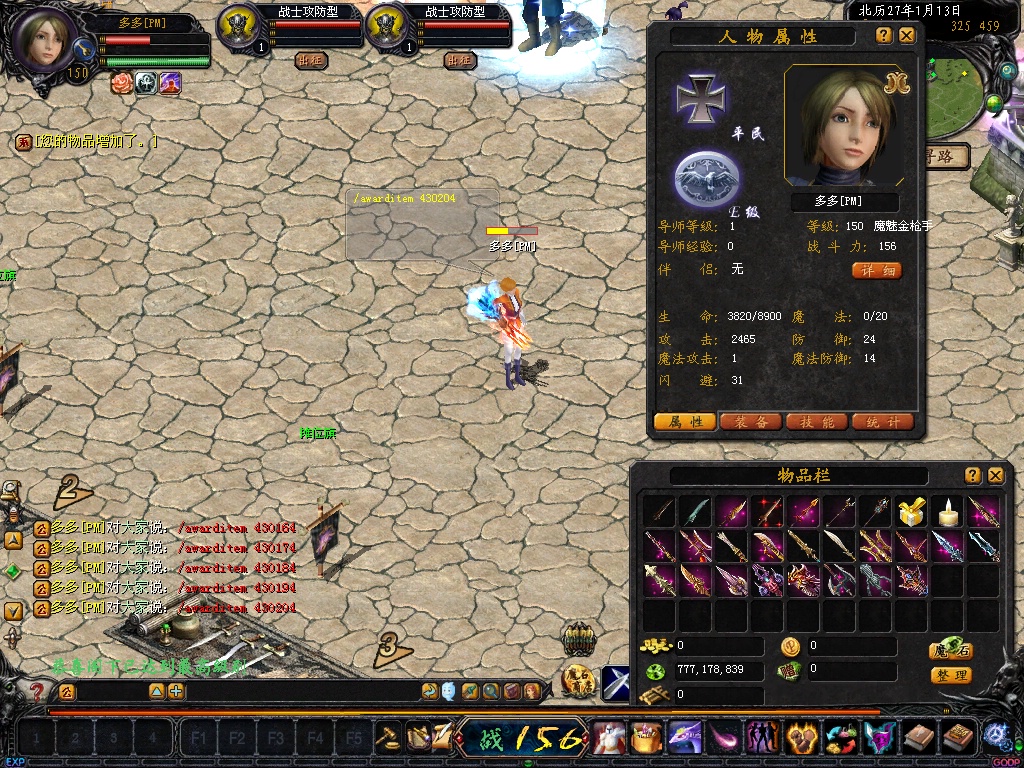
Task: Close the 物品栏 inventory window
Action: pos(995,475)
